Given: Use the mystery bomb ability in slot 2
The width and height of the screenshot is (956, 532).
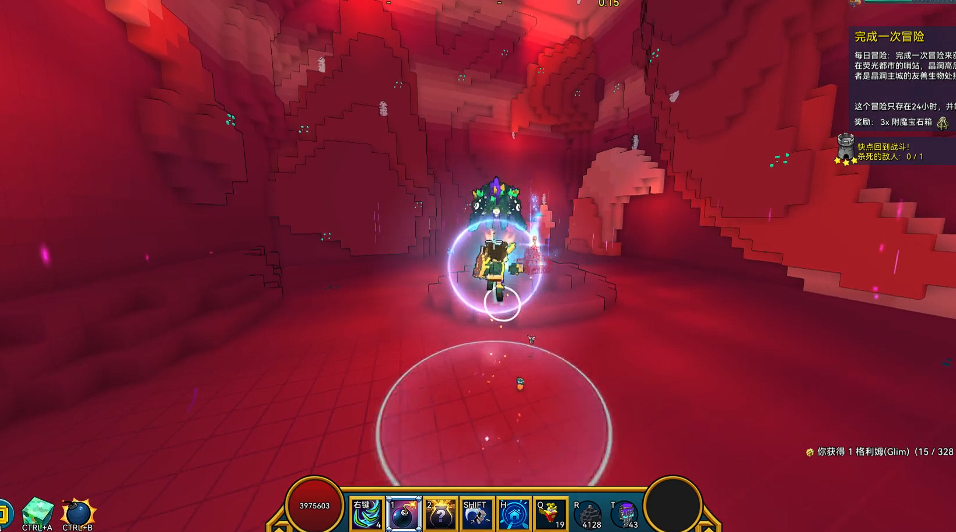Looking at the screenshot, I should pyautogui.click(x=441, y=513).
